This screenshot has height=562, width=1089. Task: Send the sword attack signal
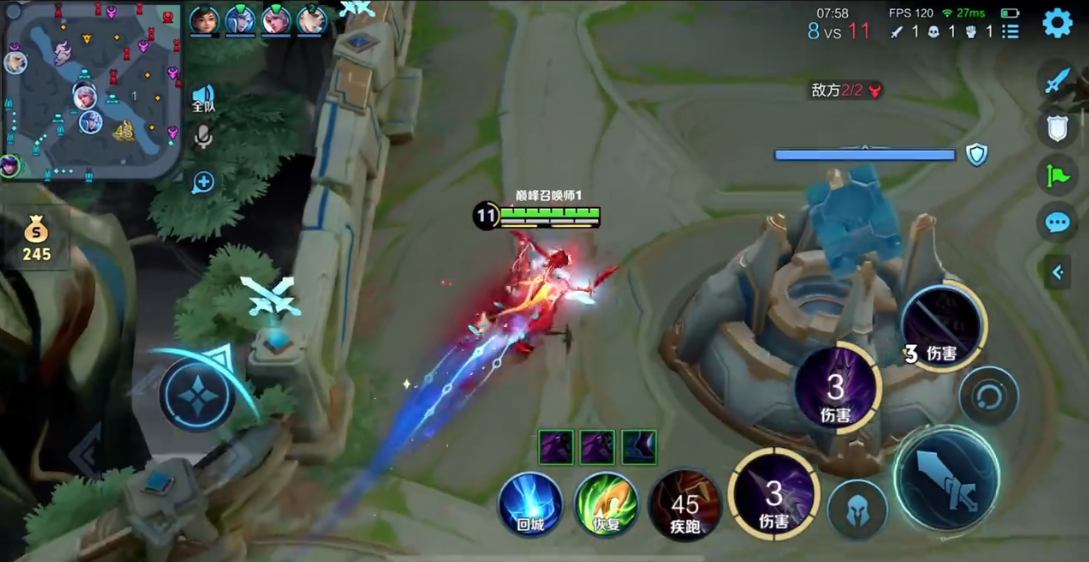(x=1058, y=80)
